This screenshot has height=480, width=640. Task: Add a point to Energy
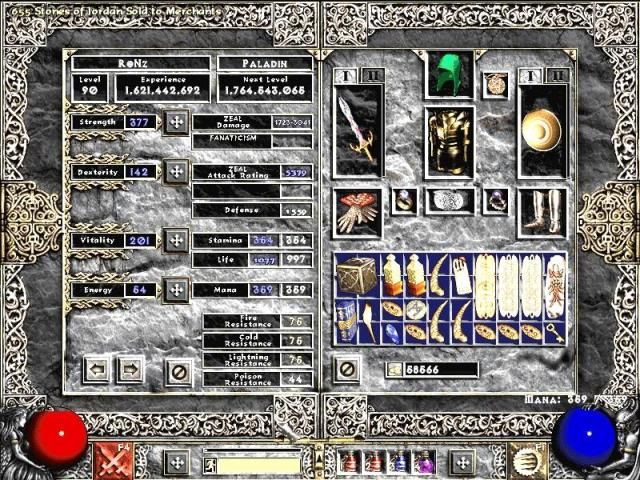(176, 290)
